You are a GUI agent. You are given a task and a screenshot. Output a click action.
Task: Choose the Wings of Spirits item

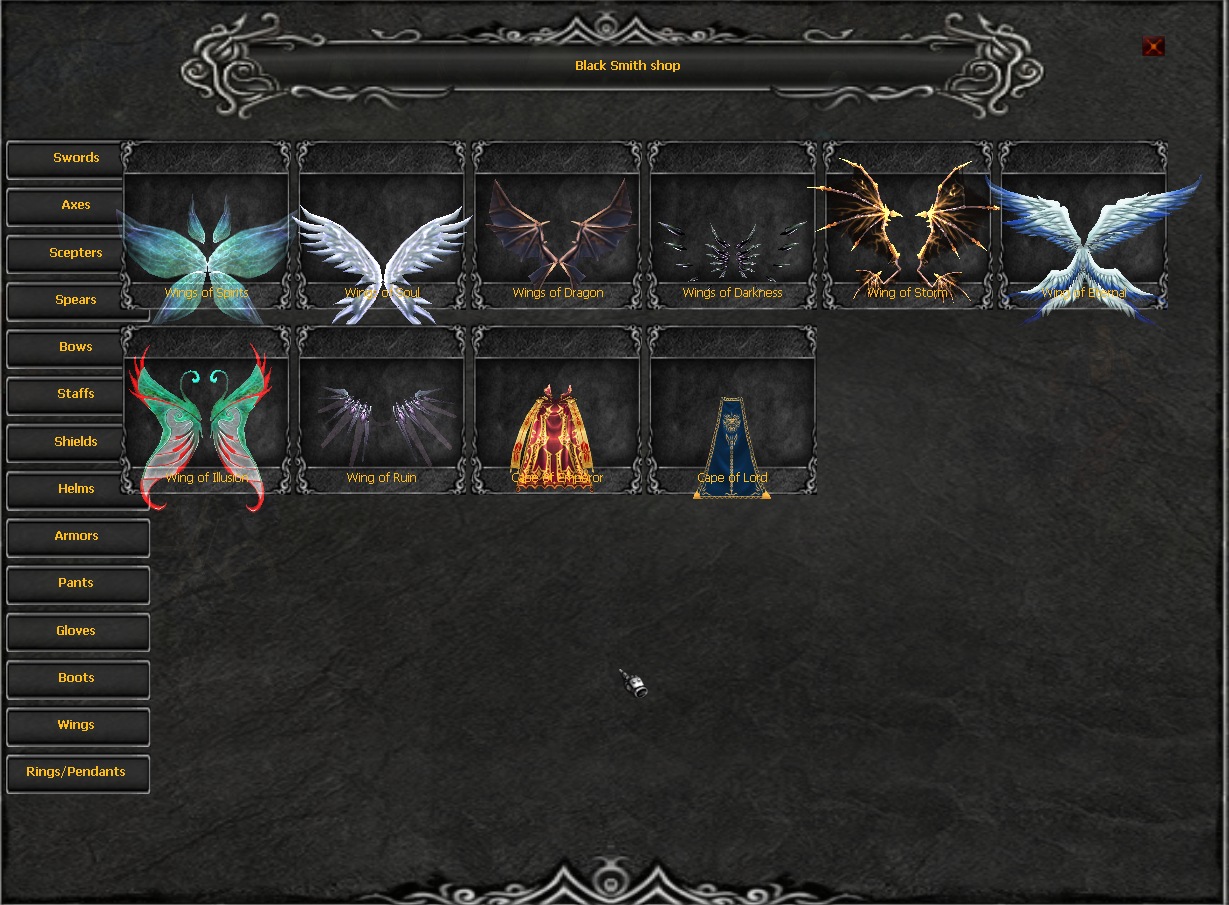click(x=206, y=240)
